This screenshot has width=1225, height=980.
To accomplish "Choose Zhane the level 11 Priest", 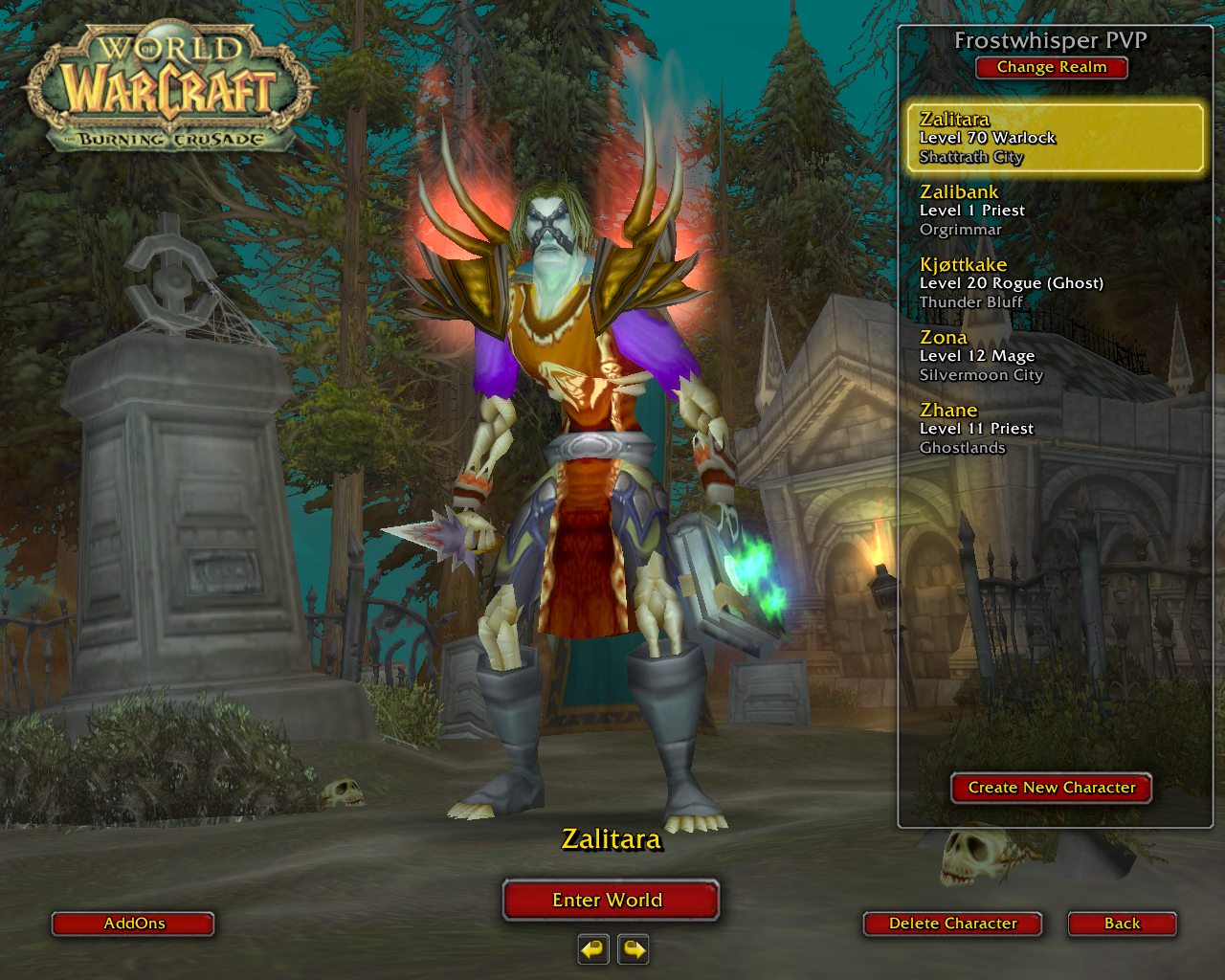I will click(x=1055, y=429).
